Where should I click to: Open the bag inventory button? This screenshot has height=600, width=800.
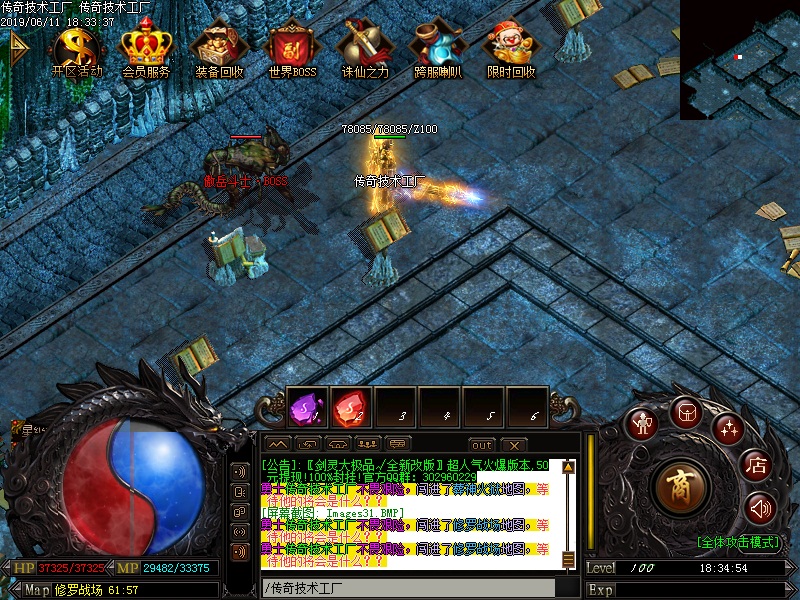(x=686, y=412)
